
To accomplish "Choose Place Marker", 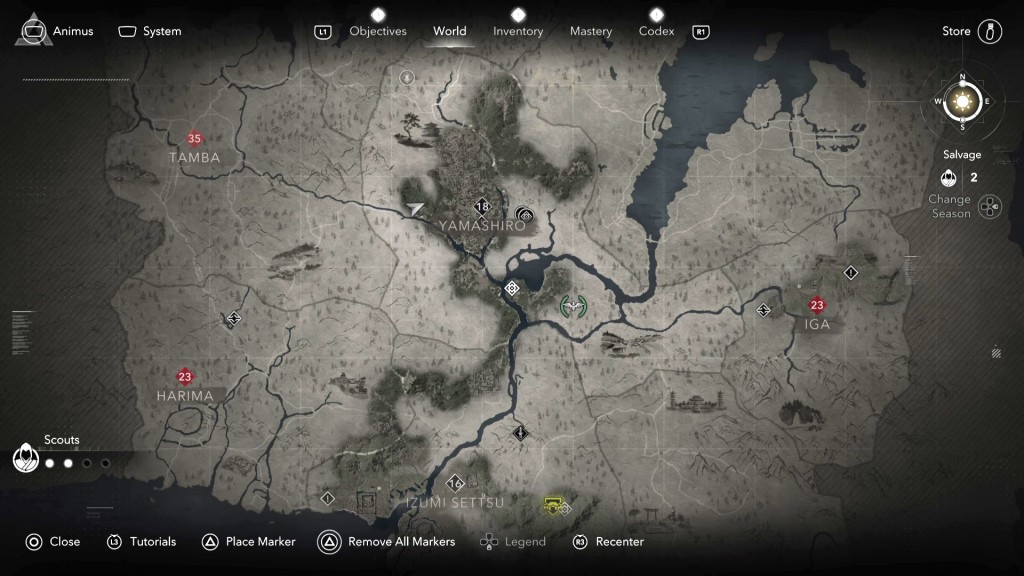I will [249, 542].
